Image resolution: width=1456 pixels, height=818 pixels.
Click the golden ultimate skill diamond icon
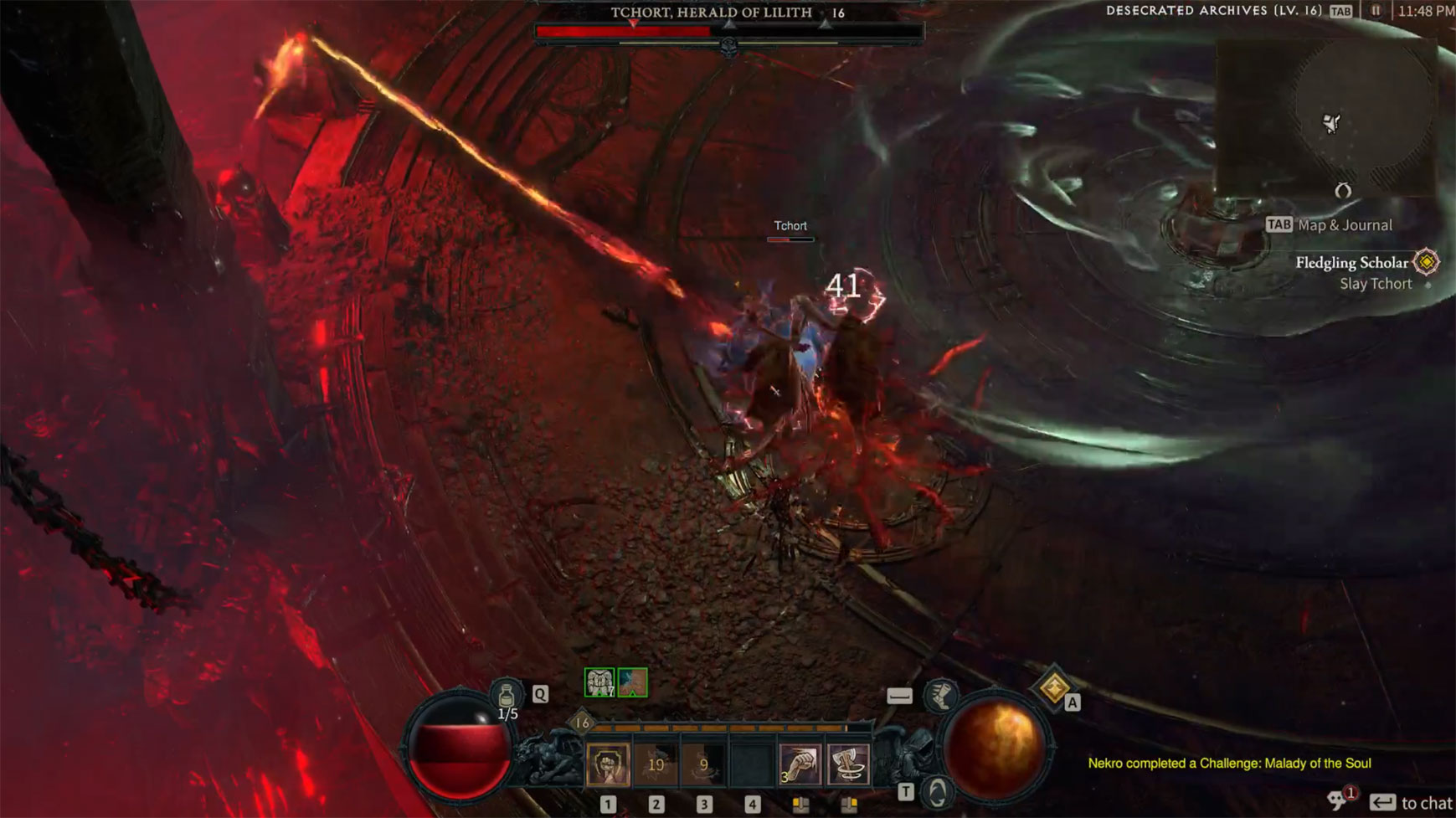point(1053,690)
